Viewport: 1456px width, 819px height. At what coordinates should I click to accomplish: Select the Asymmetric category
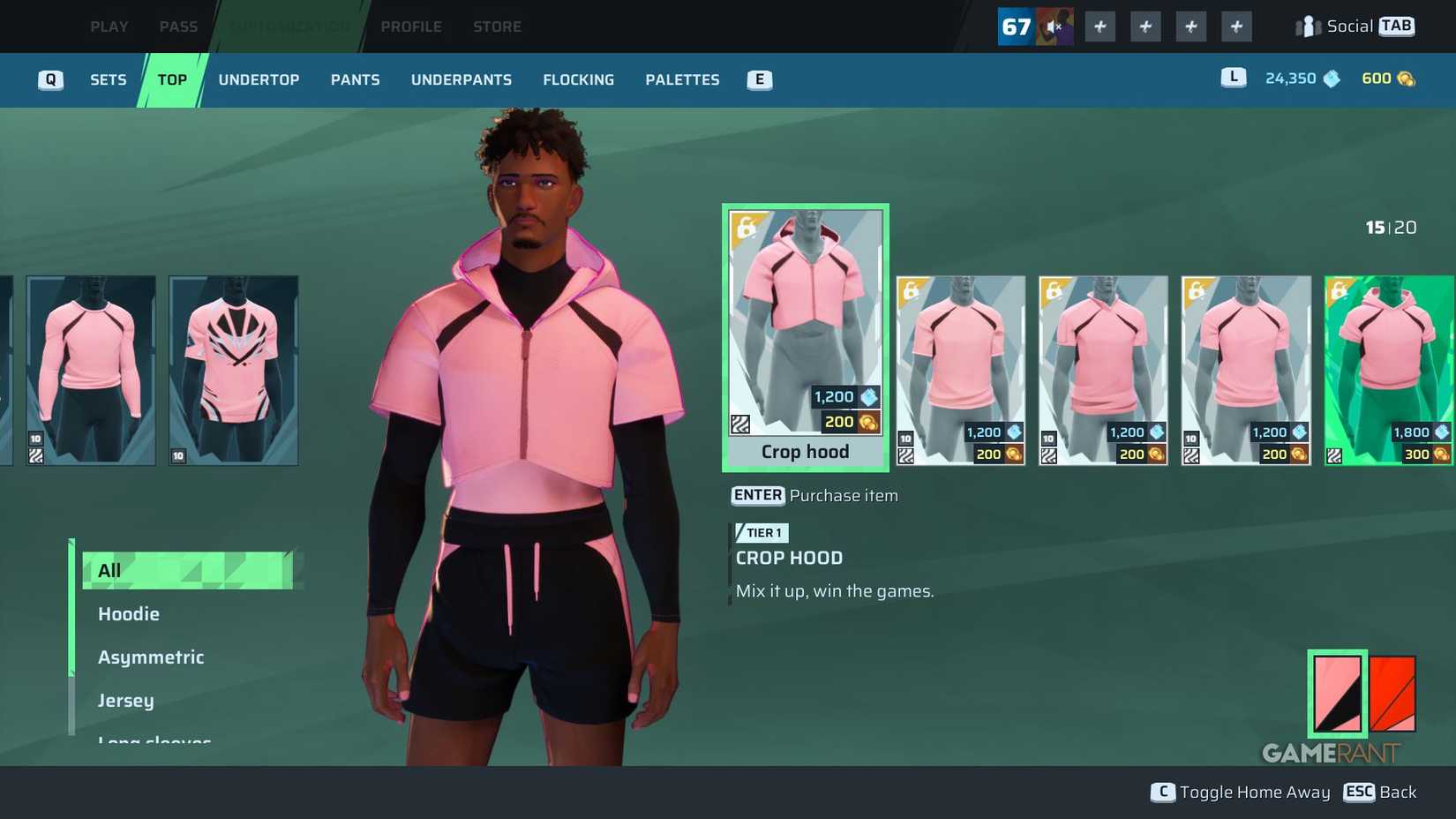pos(151,657)
